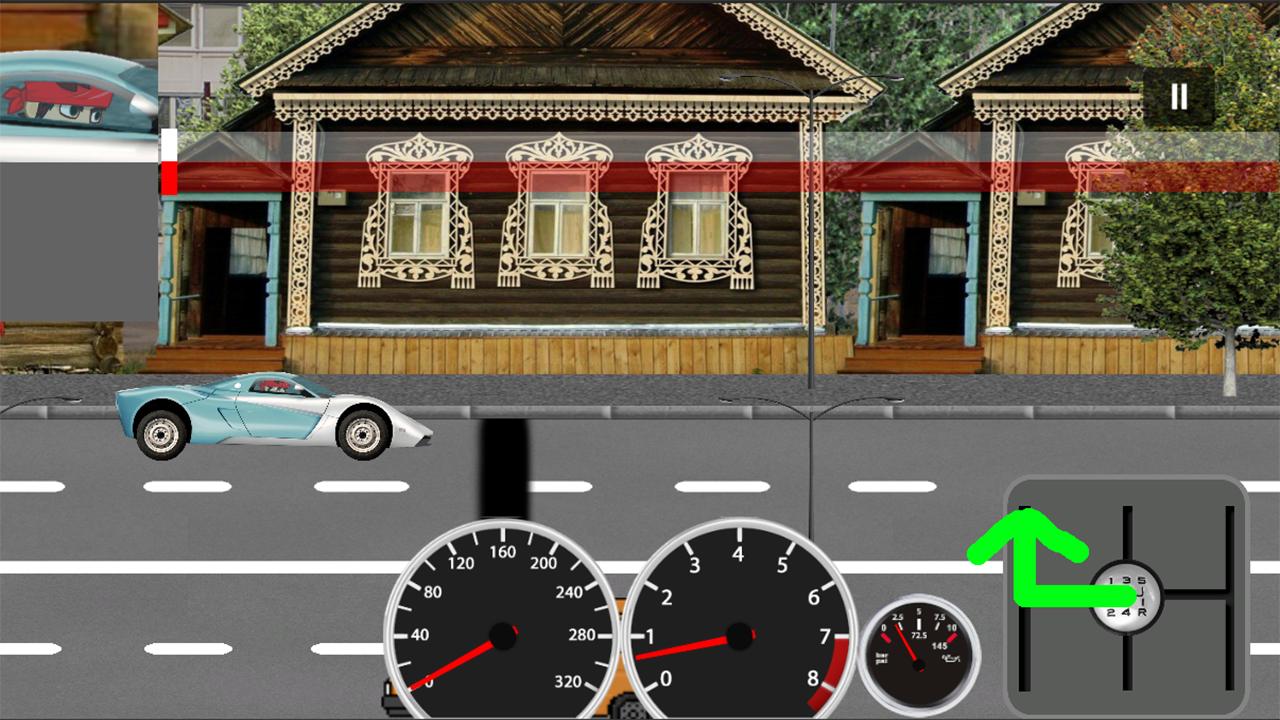Click the gear shifter knob
Image resolution: width=1280 pixels, height=720 pixels.
(1127, 597)
